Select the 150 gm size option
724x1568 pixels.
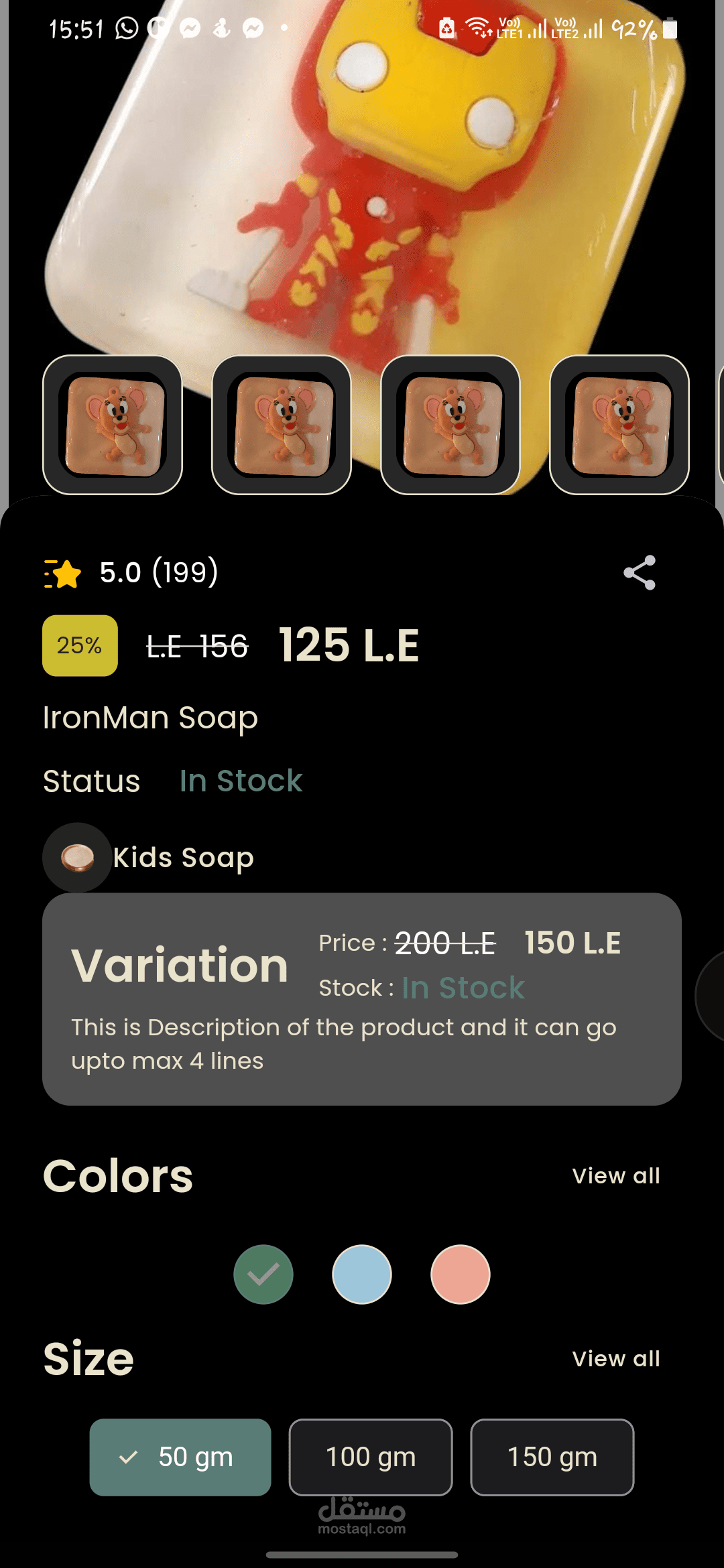point(552,1457)
